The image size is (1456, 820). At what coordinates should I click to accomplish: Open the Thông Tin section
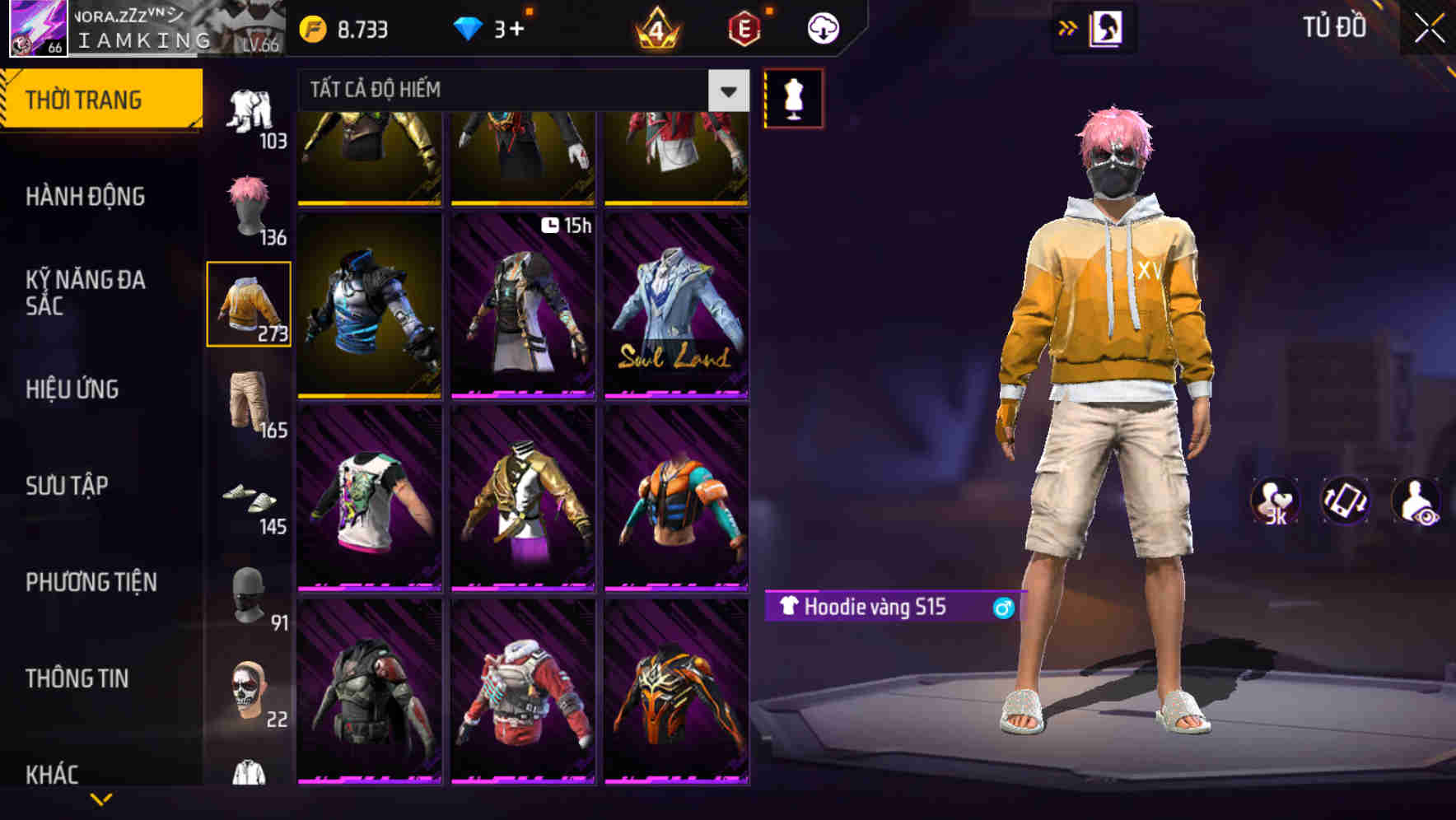pos(76,678)
